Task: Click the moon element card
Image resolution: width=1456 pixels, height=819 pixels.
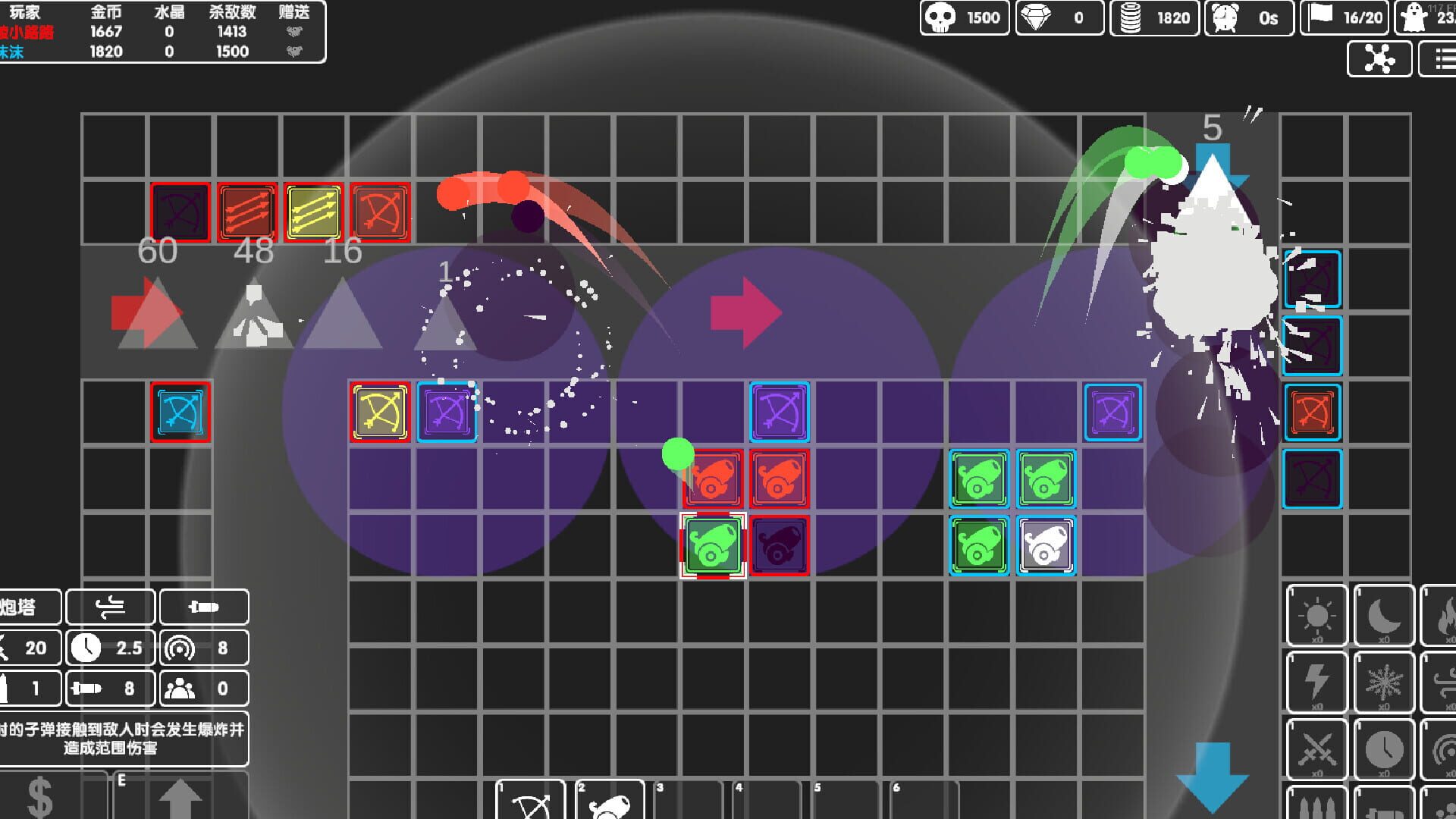Action: [x=1384, y=616]
